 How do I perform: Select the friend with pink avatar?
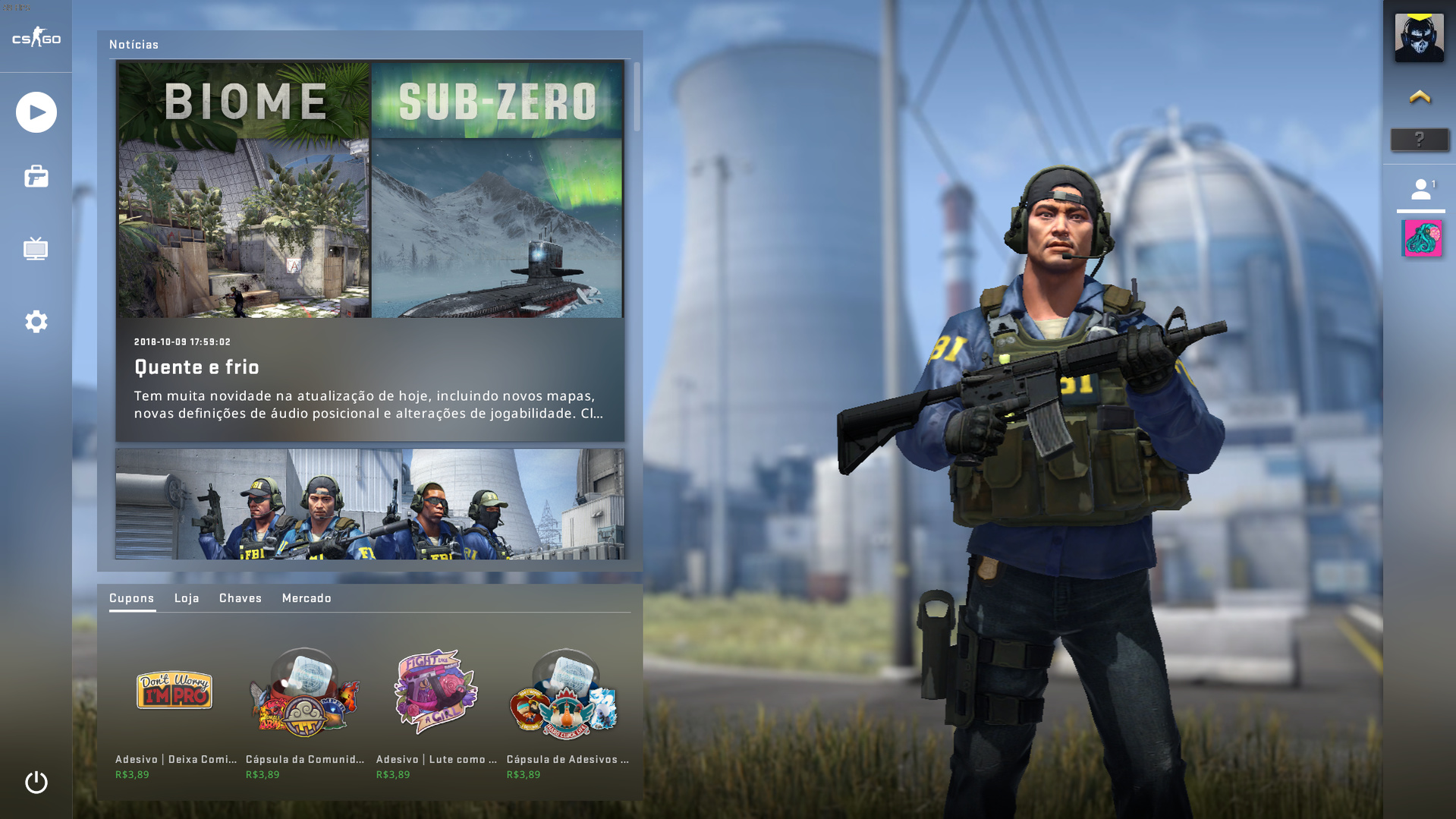click(x=1422, y=238)
